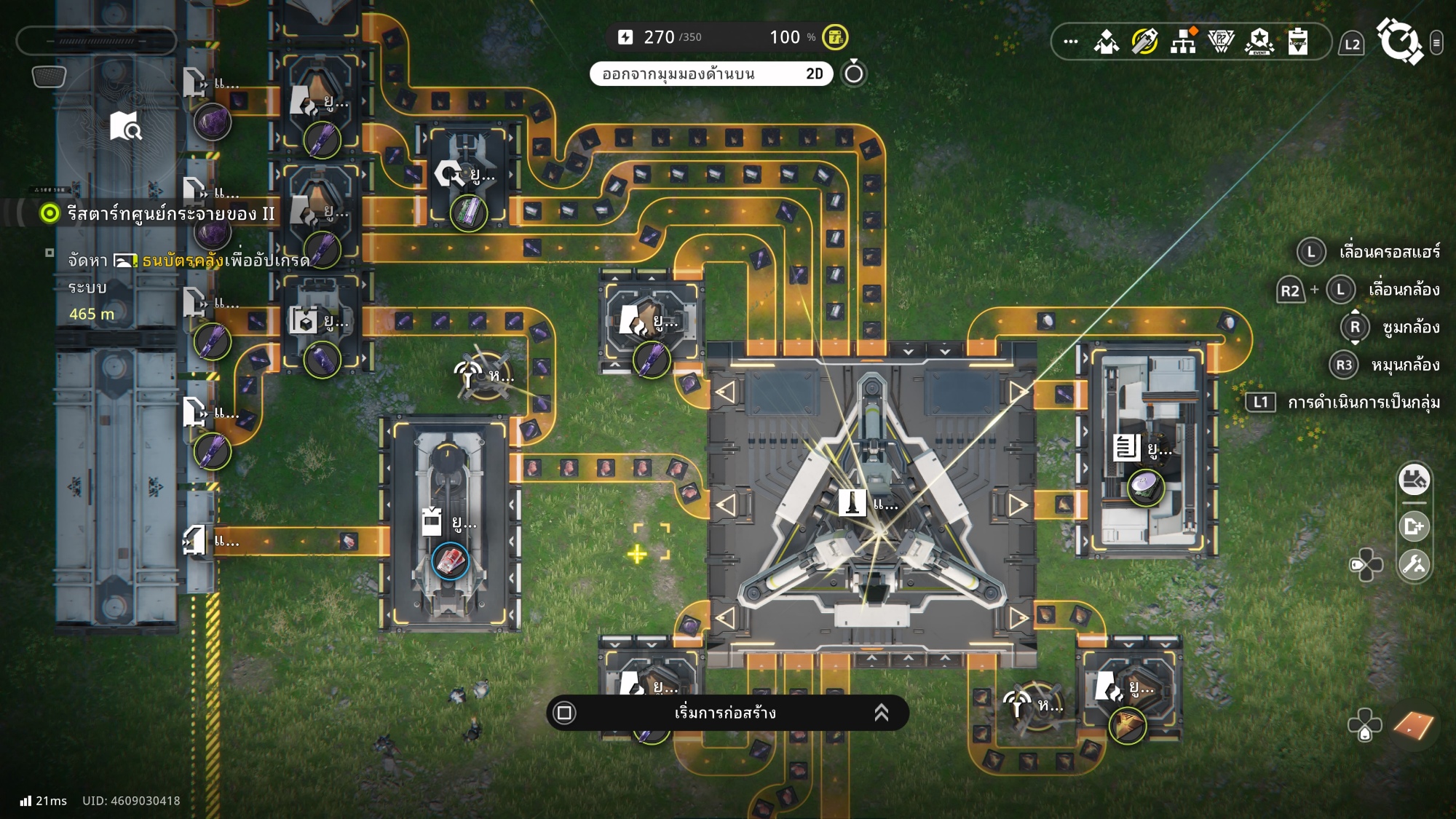Click the circular rotate icon beside 2D
Screen dimensions: 1456x819
[854, 74]
